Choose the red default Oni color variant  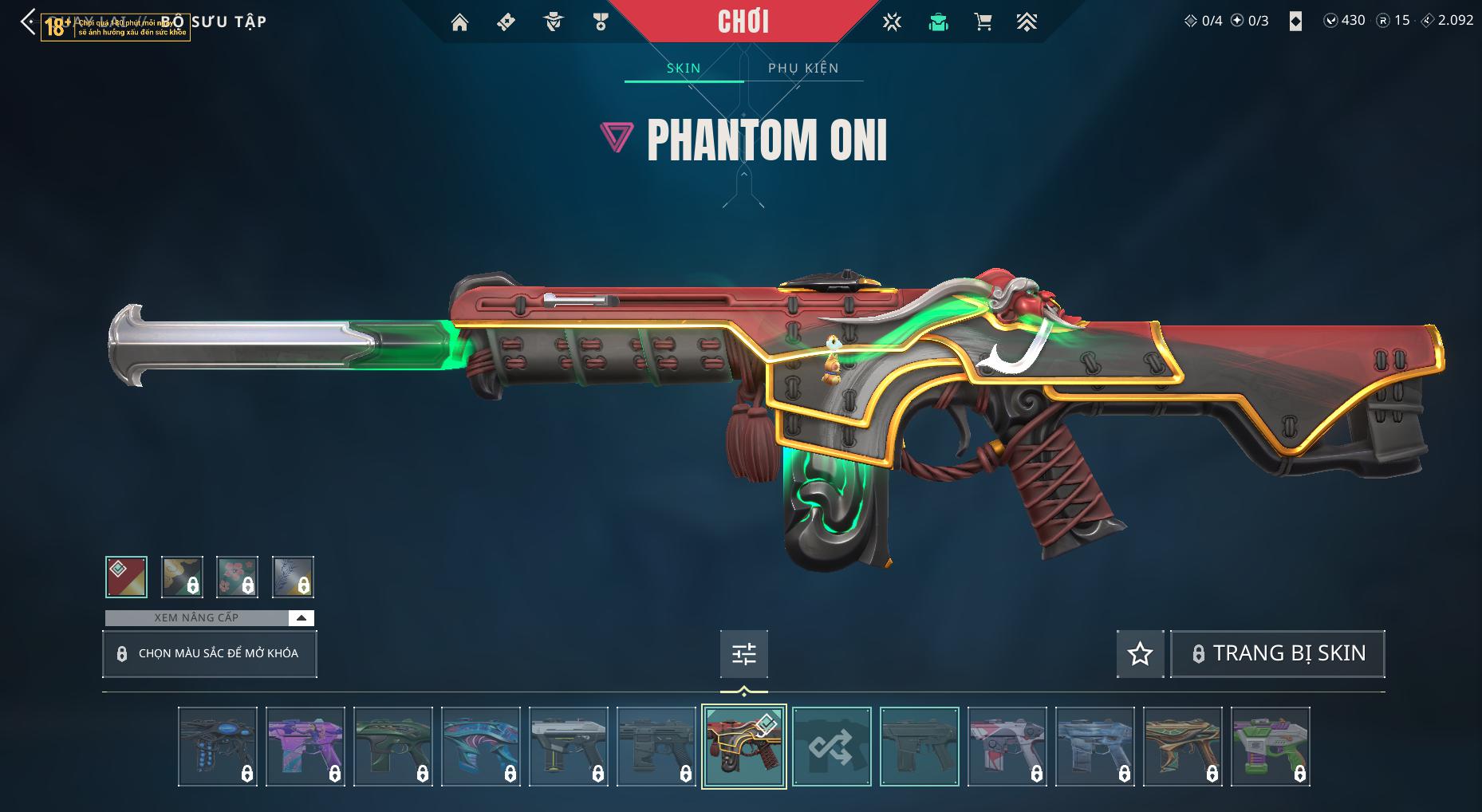[126, 577]
